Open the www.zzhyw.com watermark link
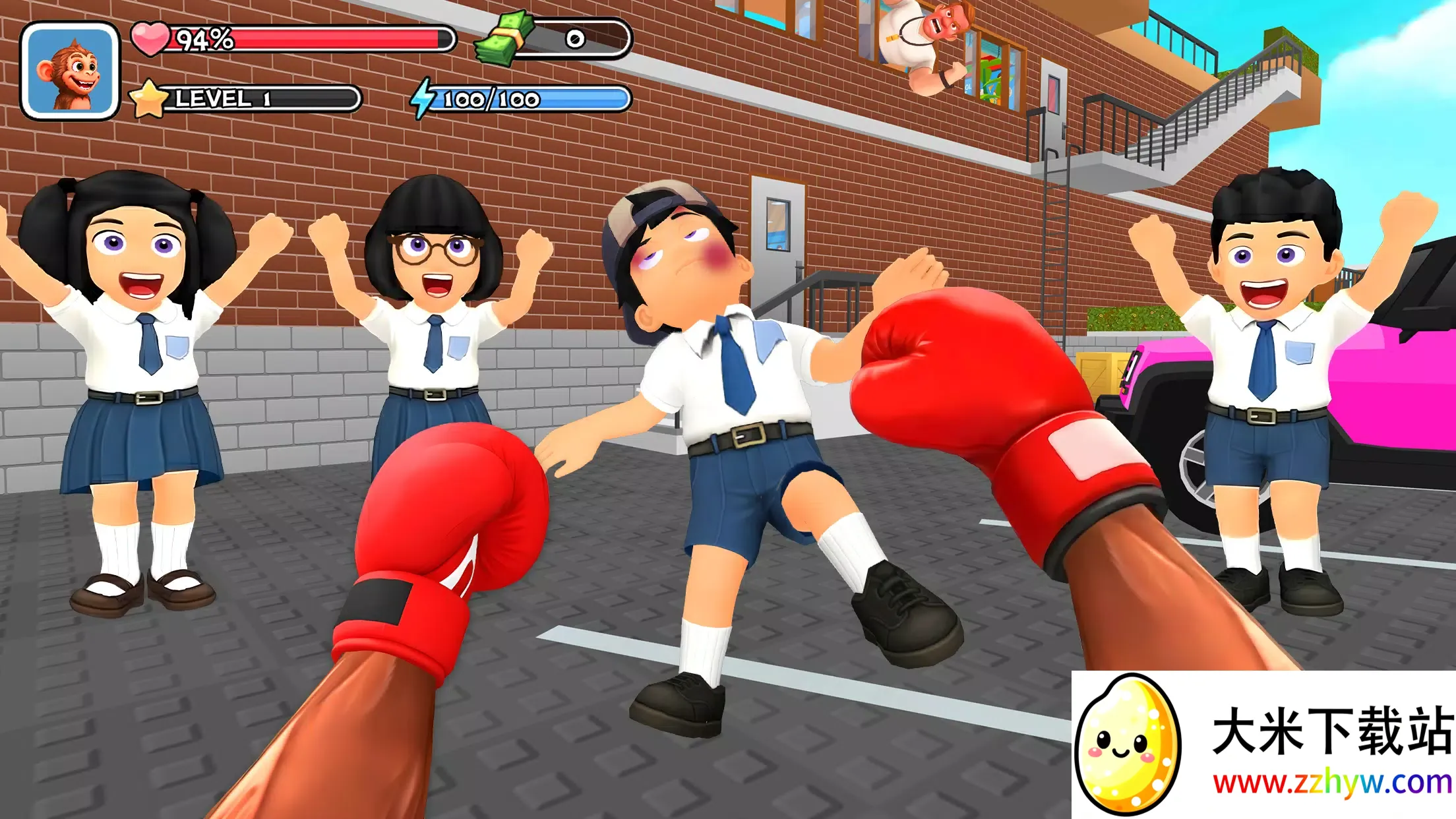This screenshot has height=819, width=1456. 1331,783
